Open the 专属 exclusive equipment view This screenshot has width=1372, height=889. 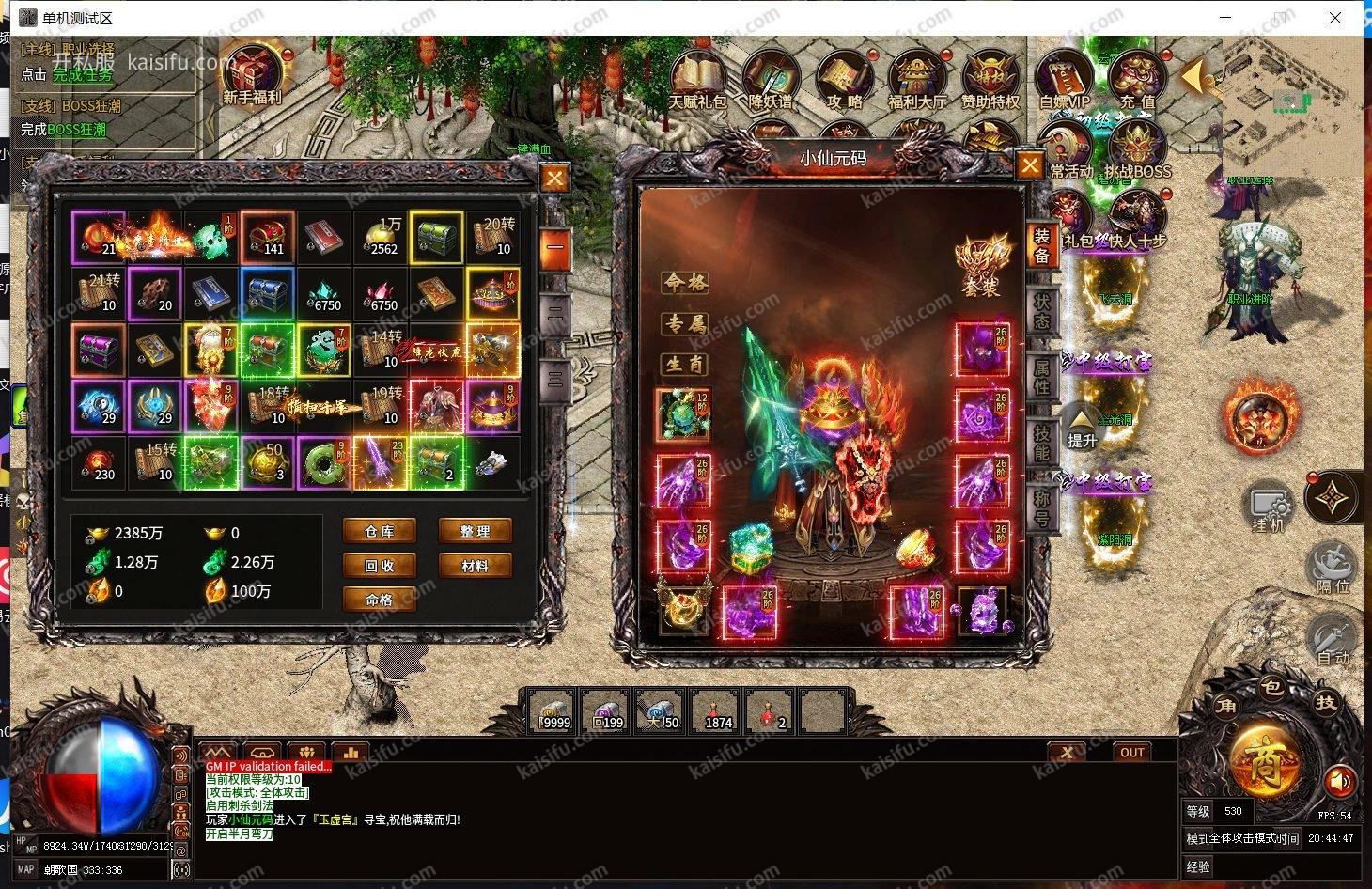686,324
